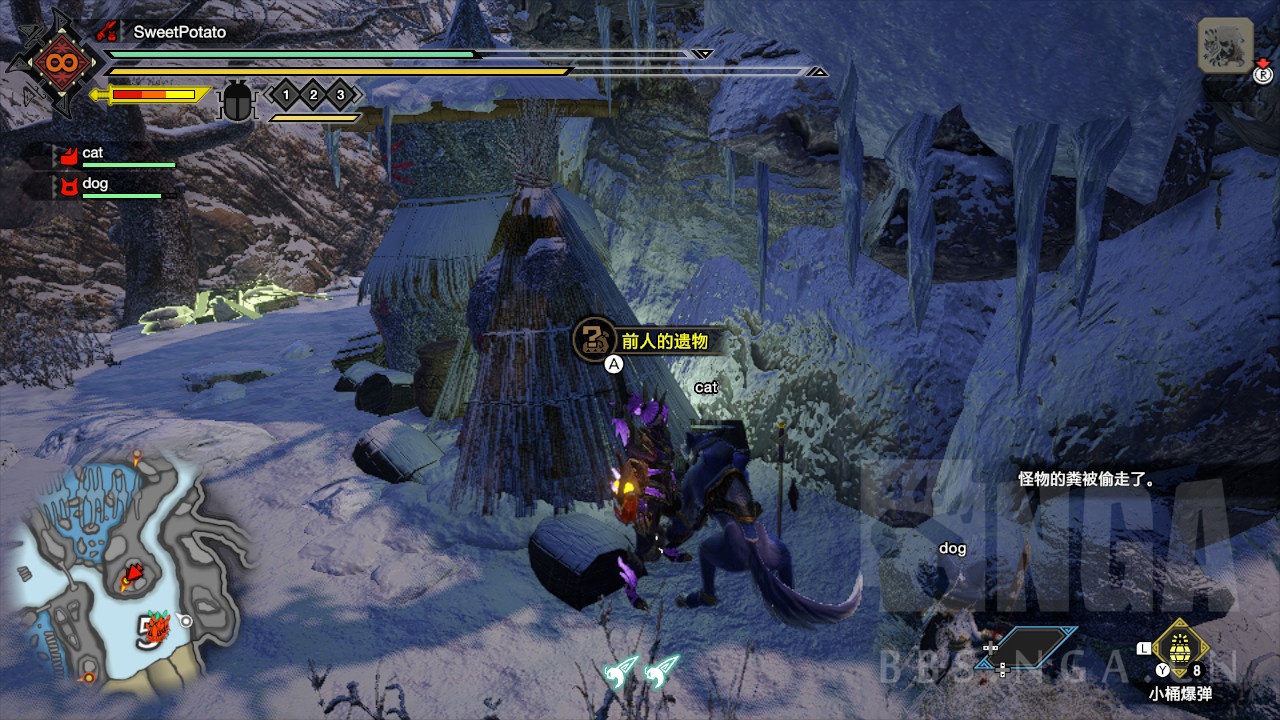
Task: Click the wirebug beetle icon
Action: 238,101
